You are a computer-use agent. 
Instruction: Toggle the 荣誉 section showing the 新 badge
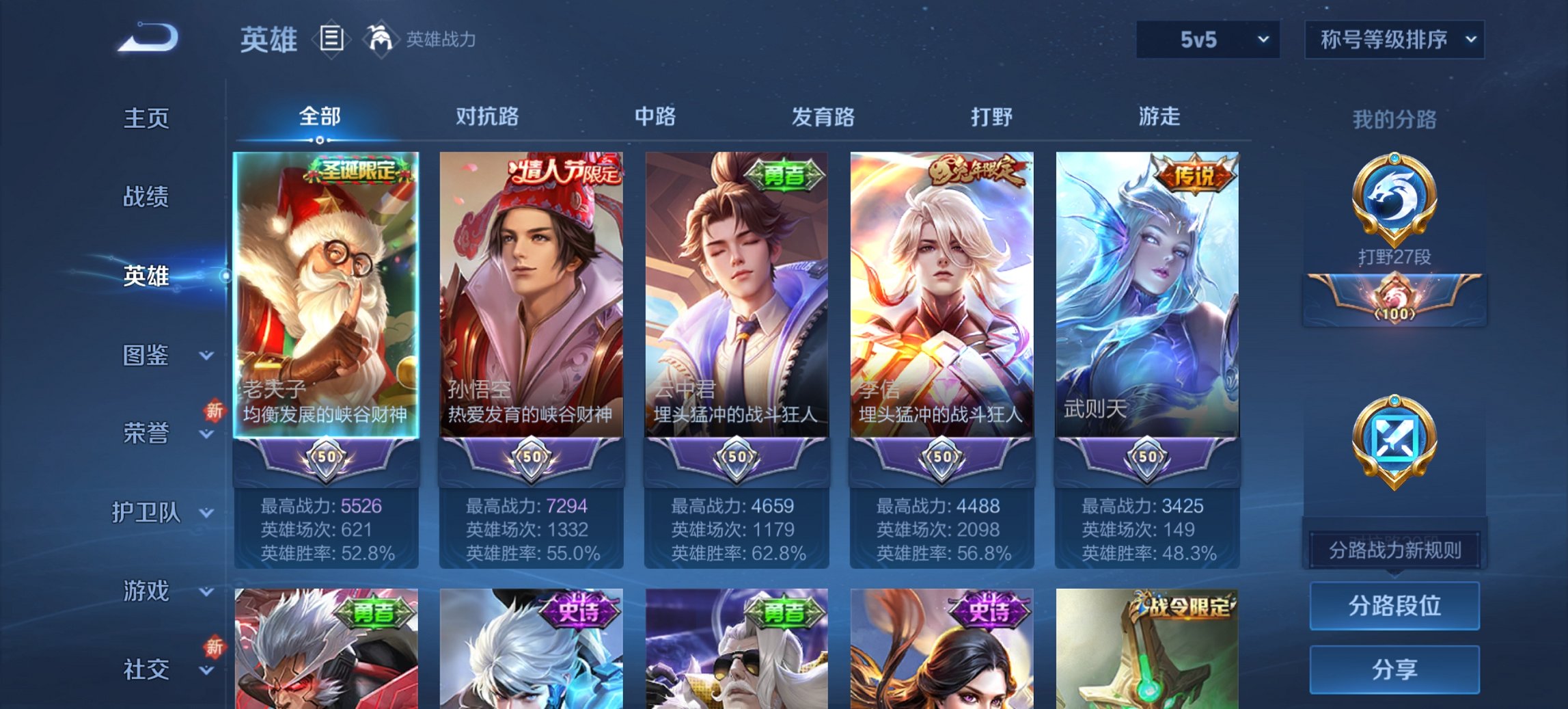coord(148,433)
